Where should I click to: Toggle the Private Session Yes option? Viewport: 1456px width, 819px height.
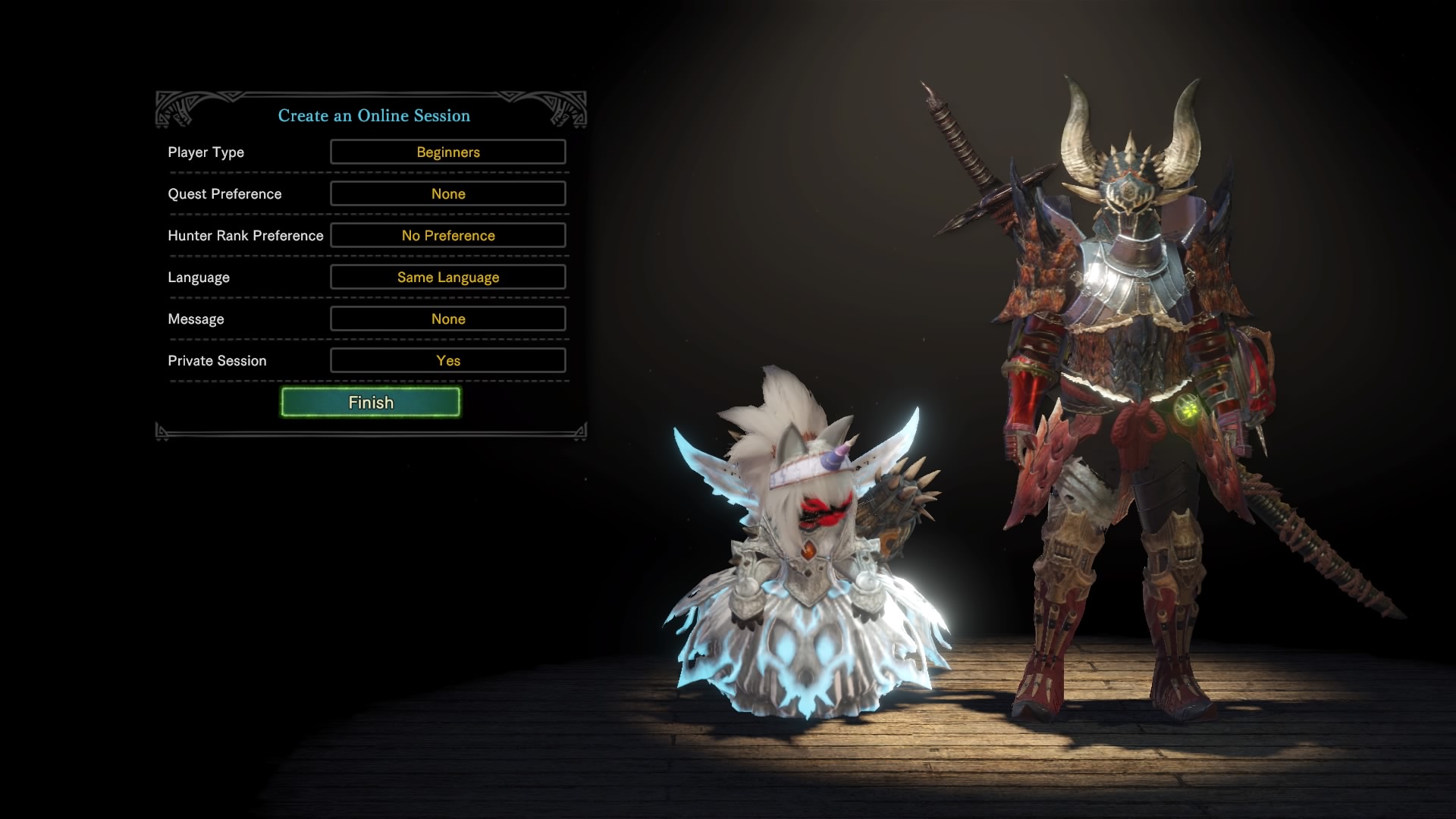click(447, 360)
